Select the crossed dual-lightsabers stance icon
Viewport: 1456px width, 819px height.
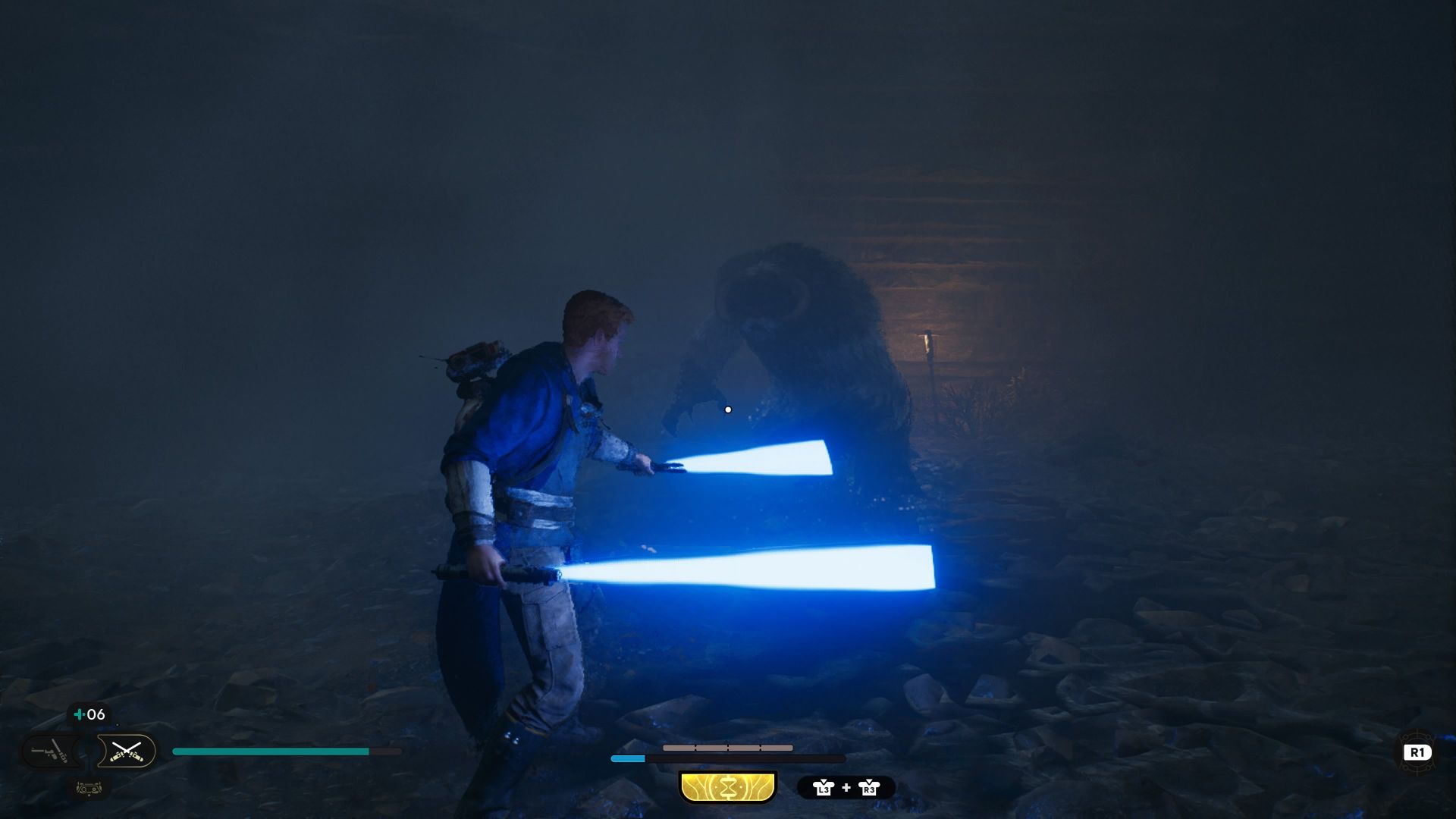[x=127, y=751]
